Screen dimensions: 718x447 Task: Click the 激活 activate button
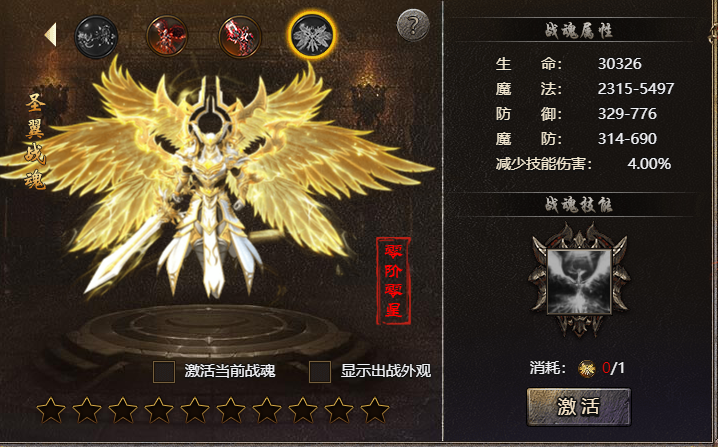[578, 406]
